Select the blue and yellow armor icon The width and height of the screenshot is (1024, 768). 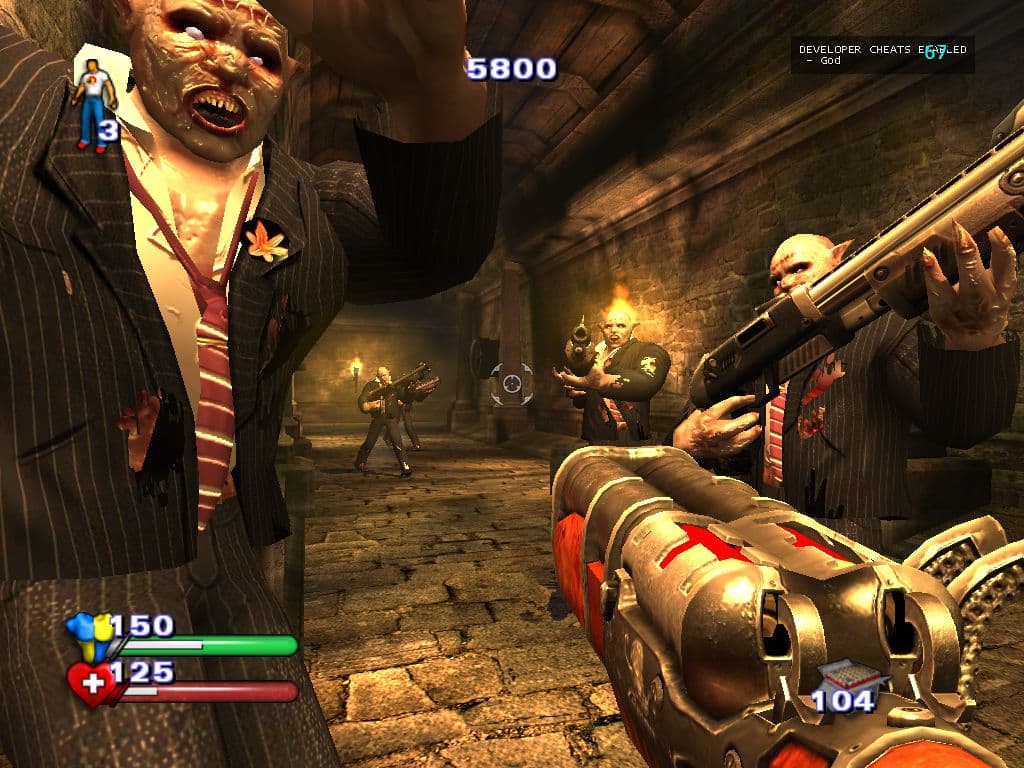pos(87,636)
